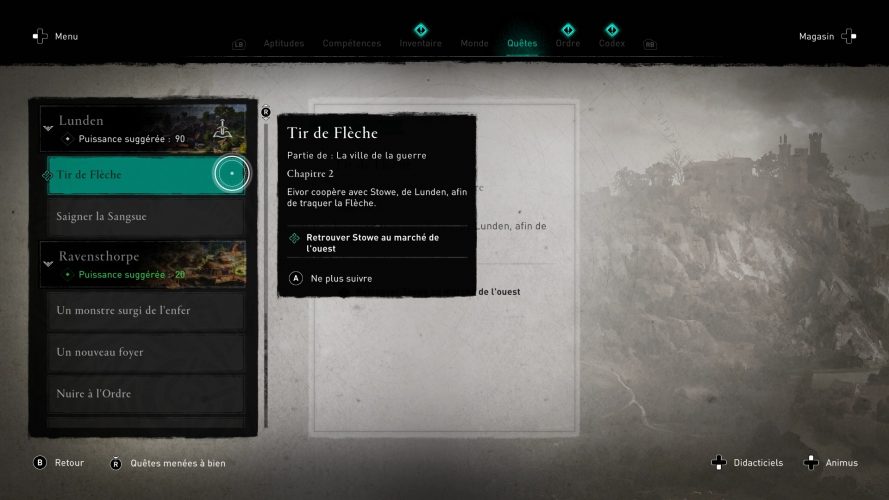
Task: Open the Monde map tab
Action: coord(474,43)
